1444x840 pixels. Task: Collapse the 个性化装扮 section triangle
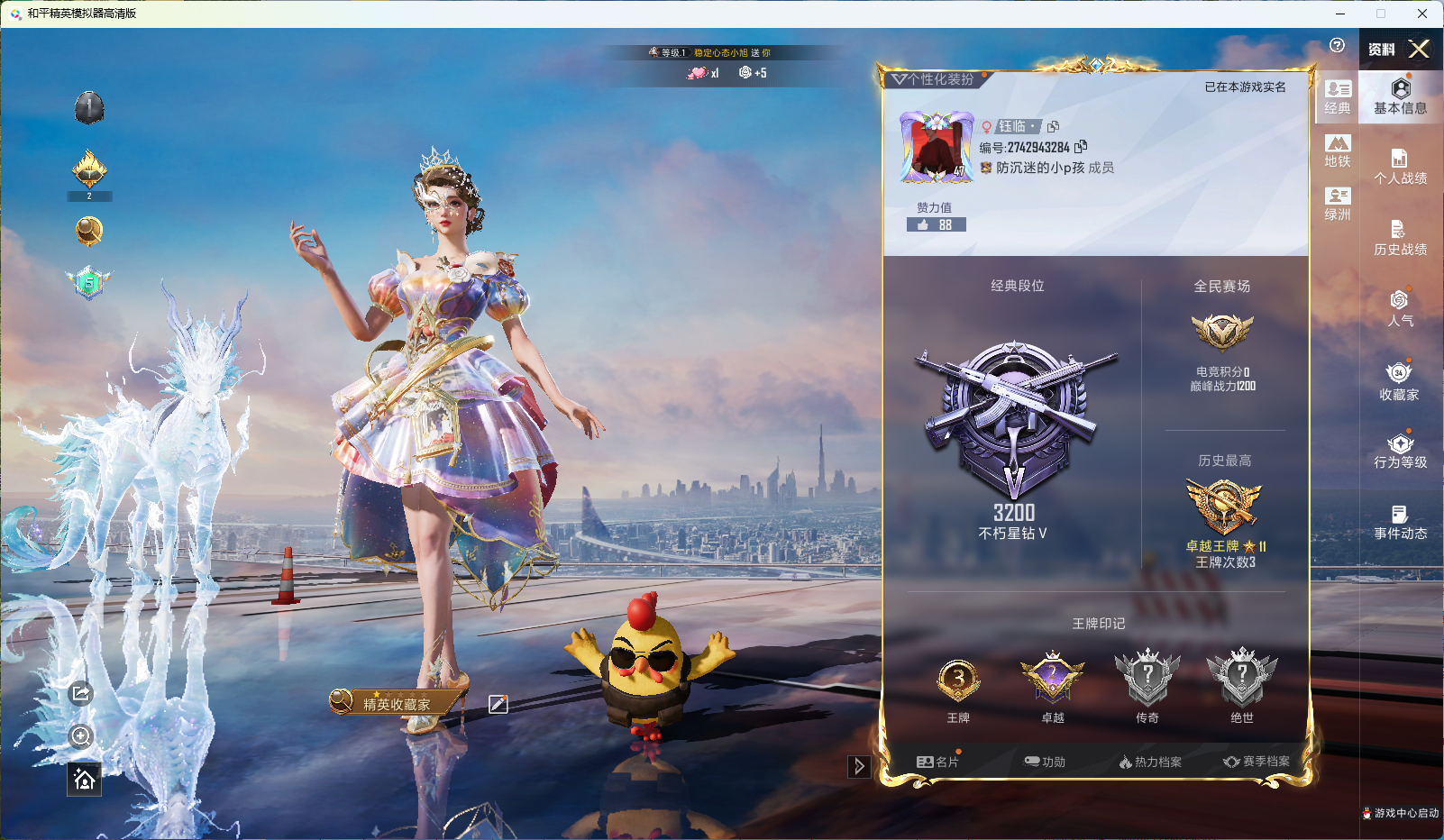click(x=899, y=79)
